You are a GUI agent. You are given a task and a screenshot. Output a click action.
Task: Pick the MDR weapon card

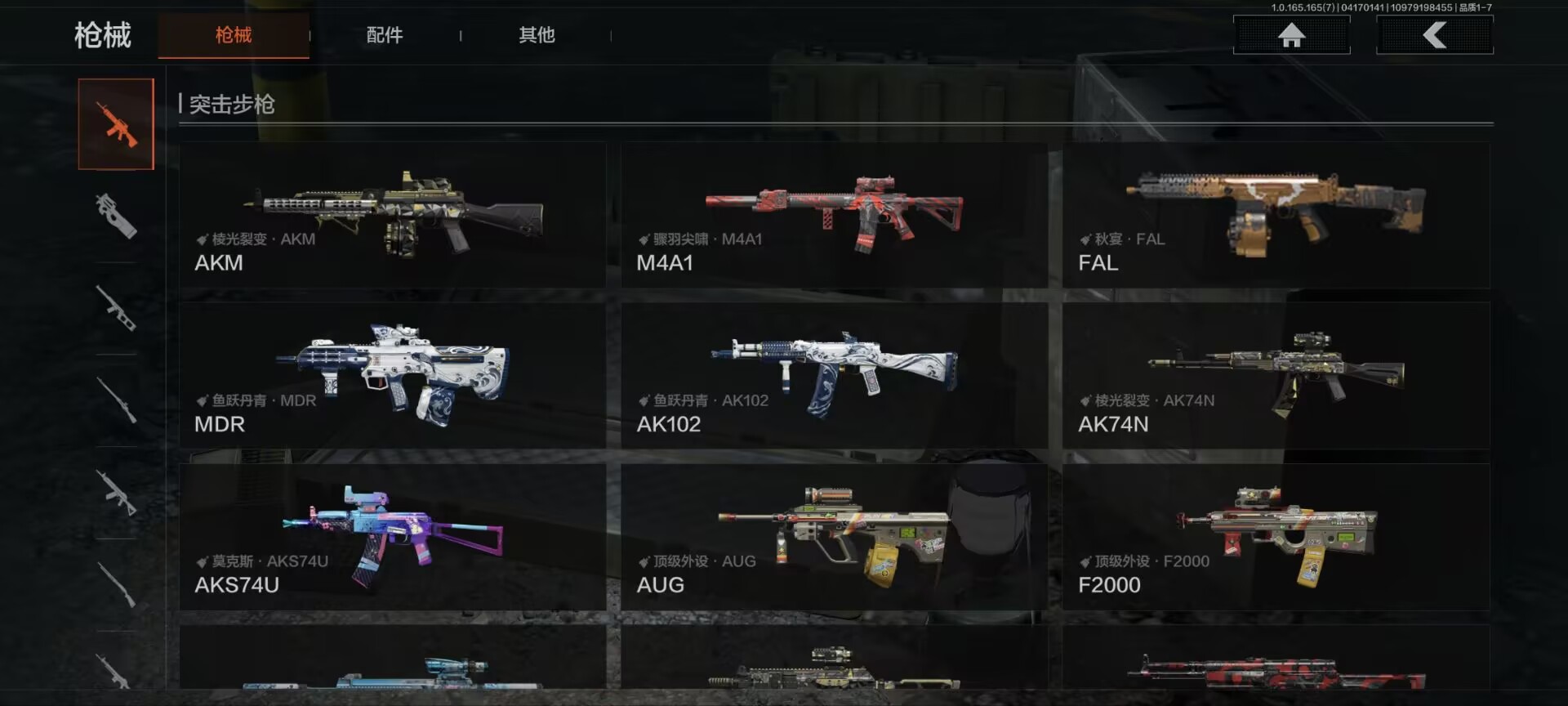coord(393,376)
